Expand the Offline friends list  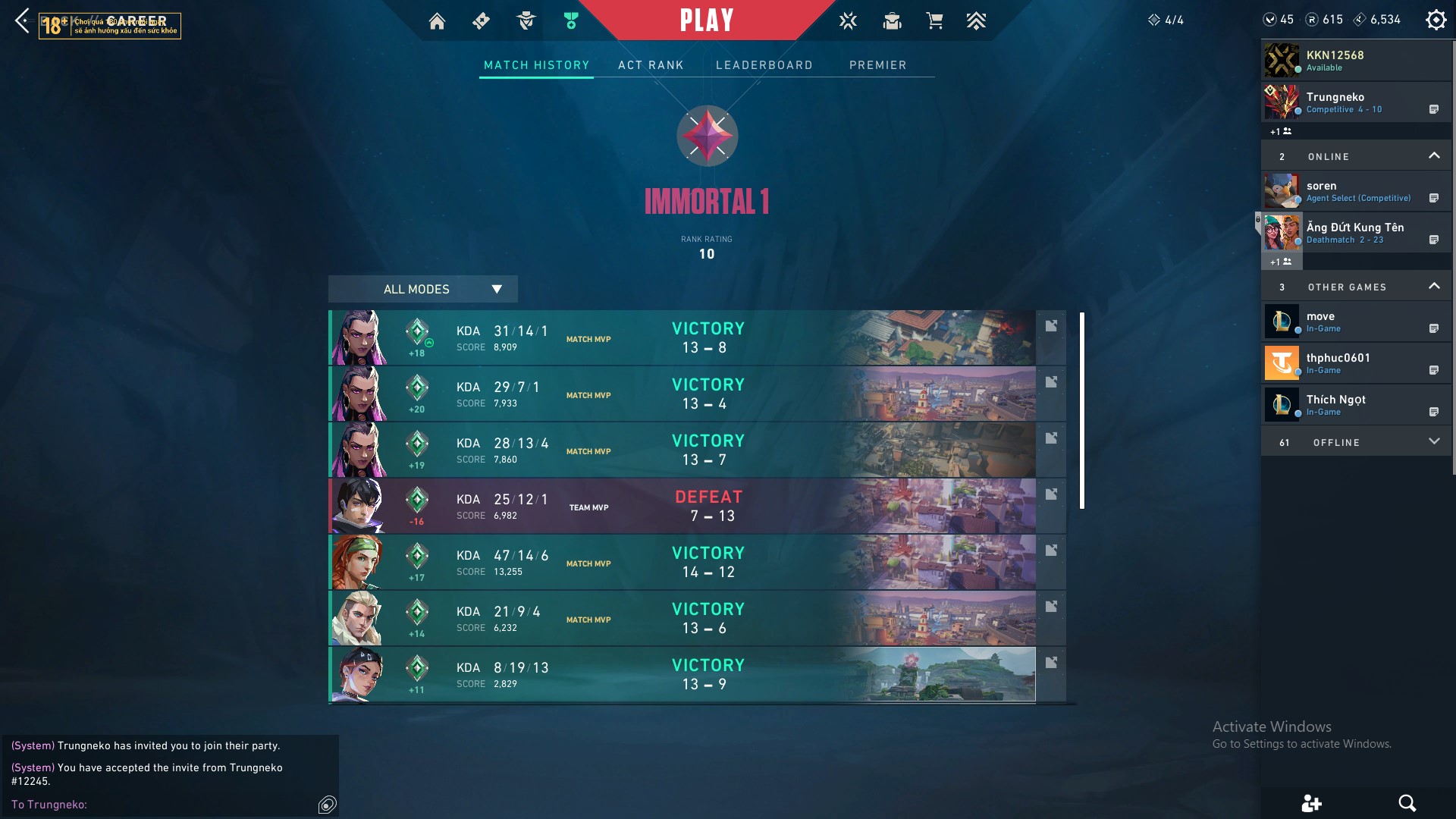pos(1433,442)
